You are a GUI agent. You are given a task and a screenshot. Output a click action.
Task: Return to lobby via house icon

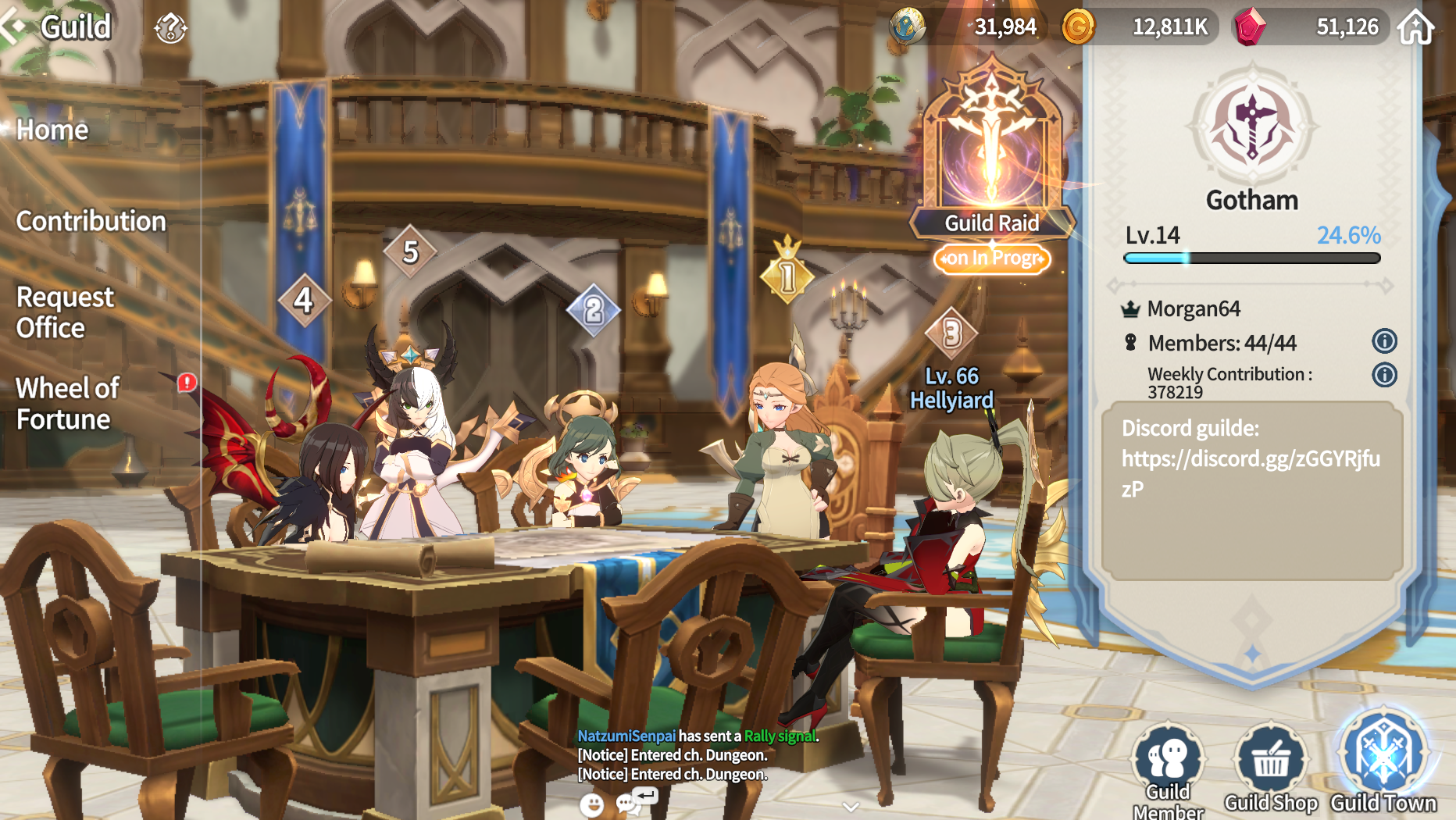point(1416,28)
